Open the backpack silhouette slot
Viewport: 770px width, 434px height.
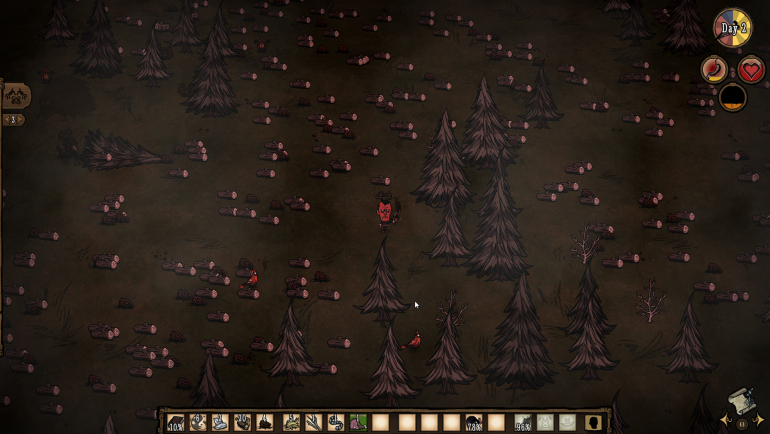[592, 423]
